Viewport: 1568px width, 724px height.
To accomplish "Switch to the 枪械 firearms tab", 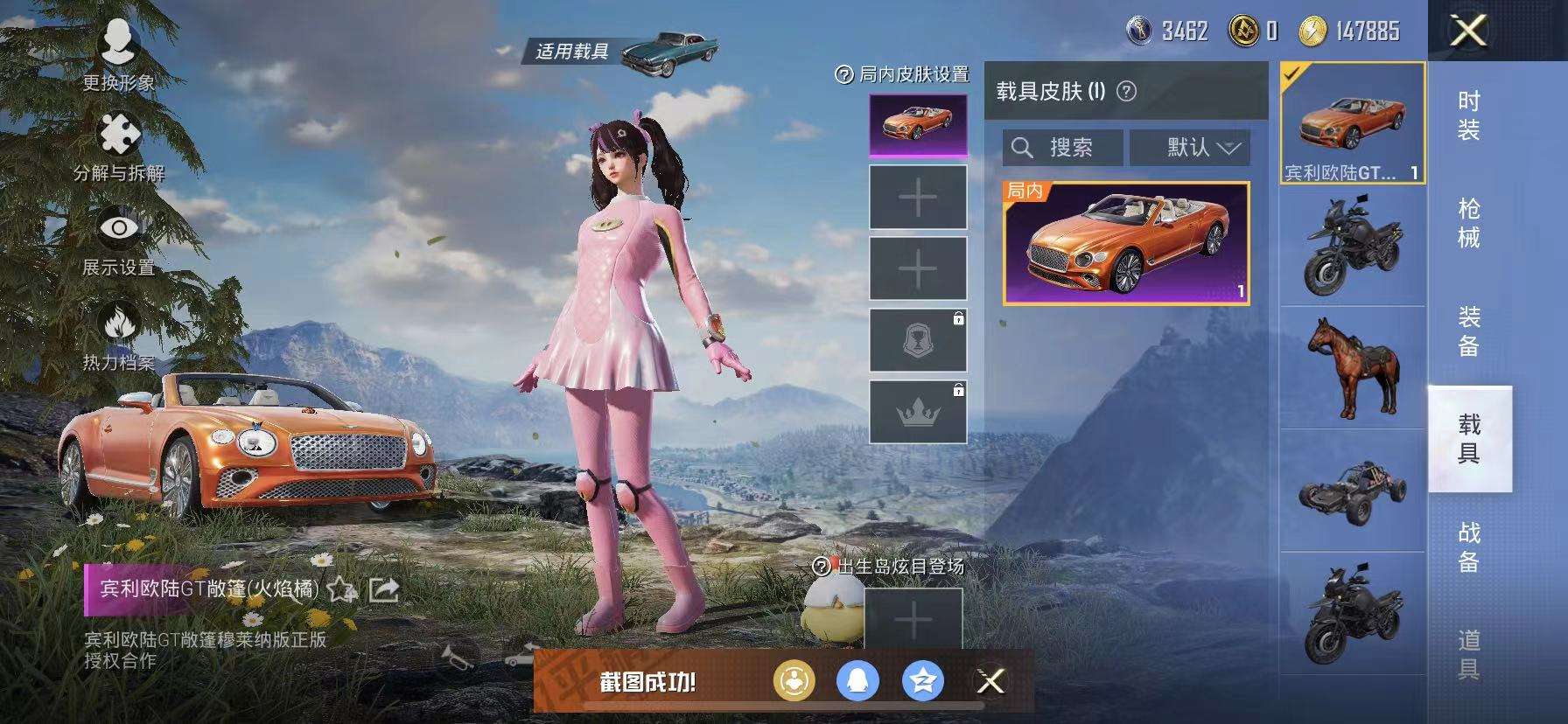I will tap(1468, 224).
